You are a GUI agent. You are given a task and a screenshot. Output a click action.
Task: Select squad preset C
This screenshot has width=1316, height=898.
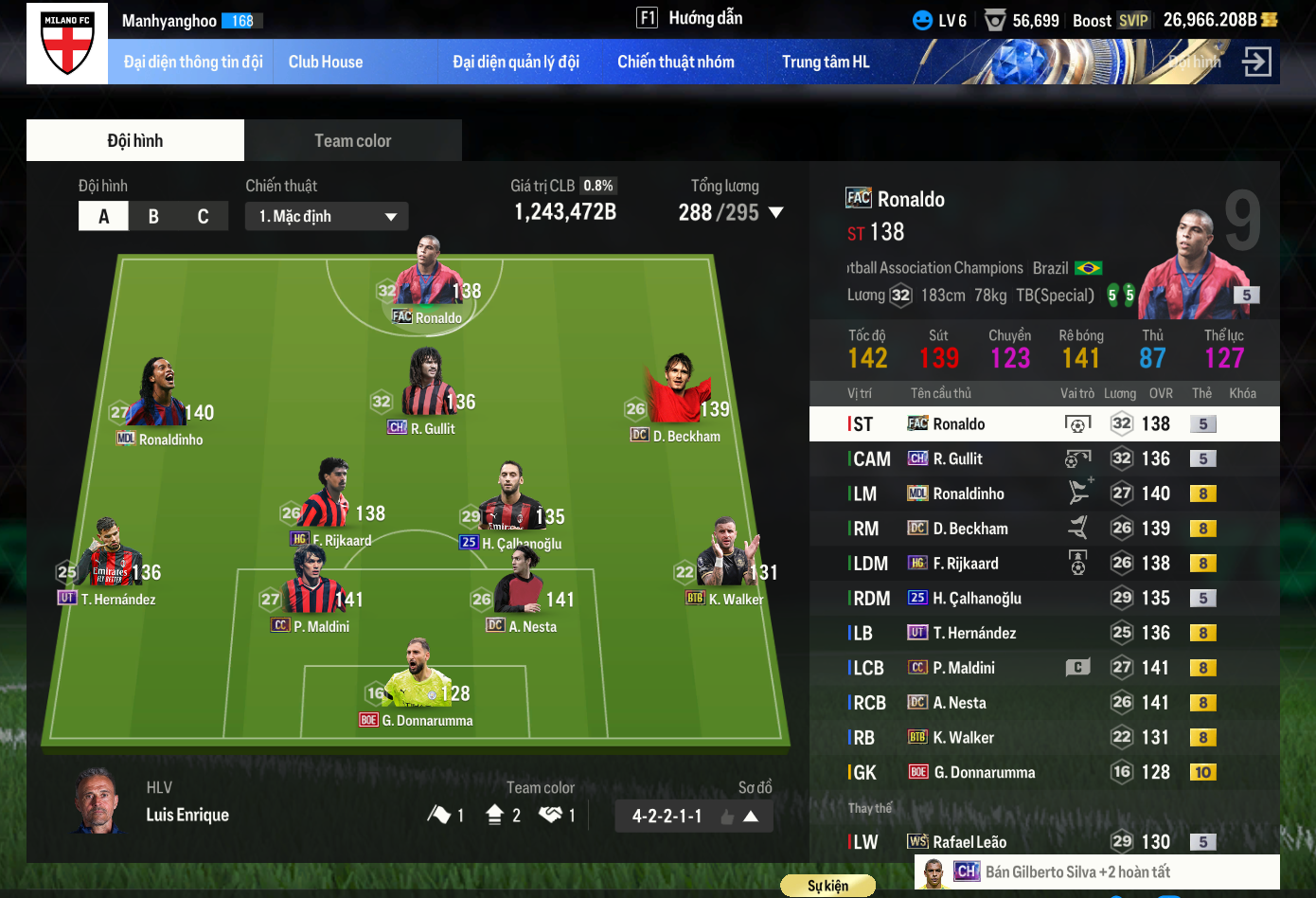click(203, 216)
